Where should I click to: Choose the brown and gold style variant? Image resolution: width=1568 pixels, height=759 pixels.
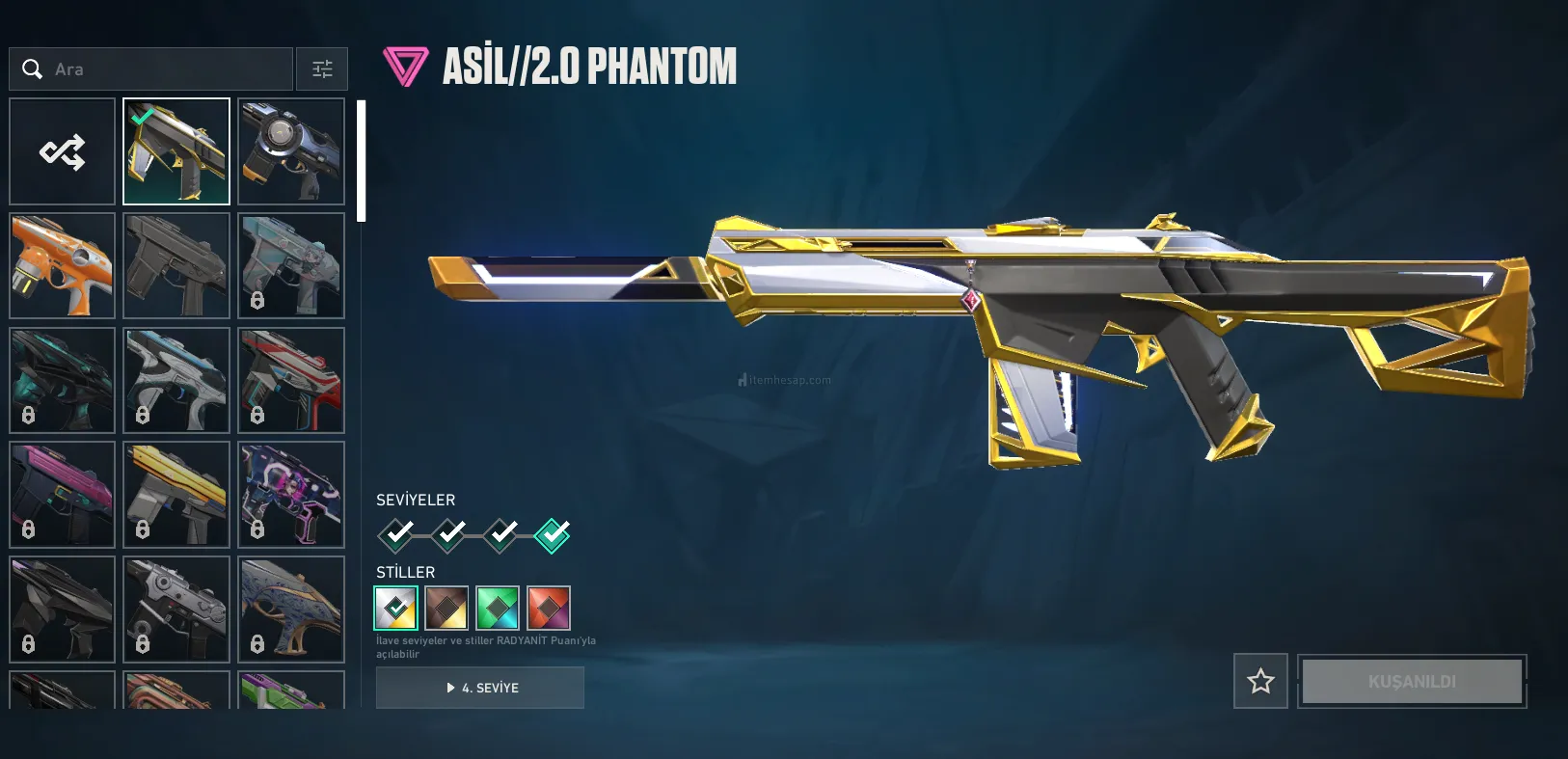click(446, 609)
